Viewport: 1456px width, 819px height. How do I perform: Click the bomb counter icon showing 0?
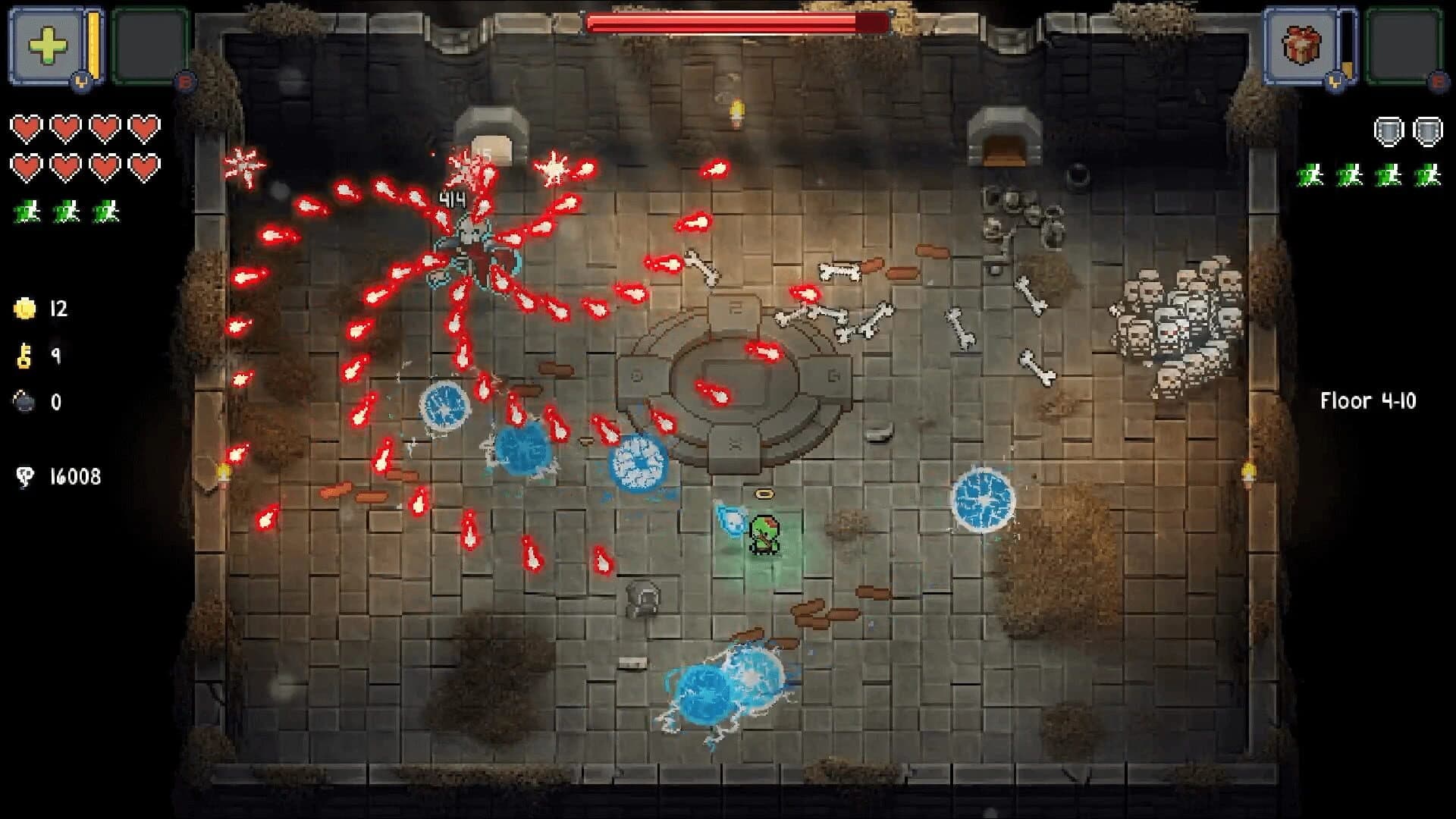click(x=23, y=402)
